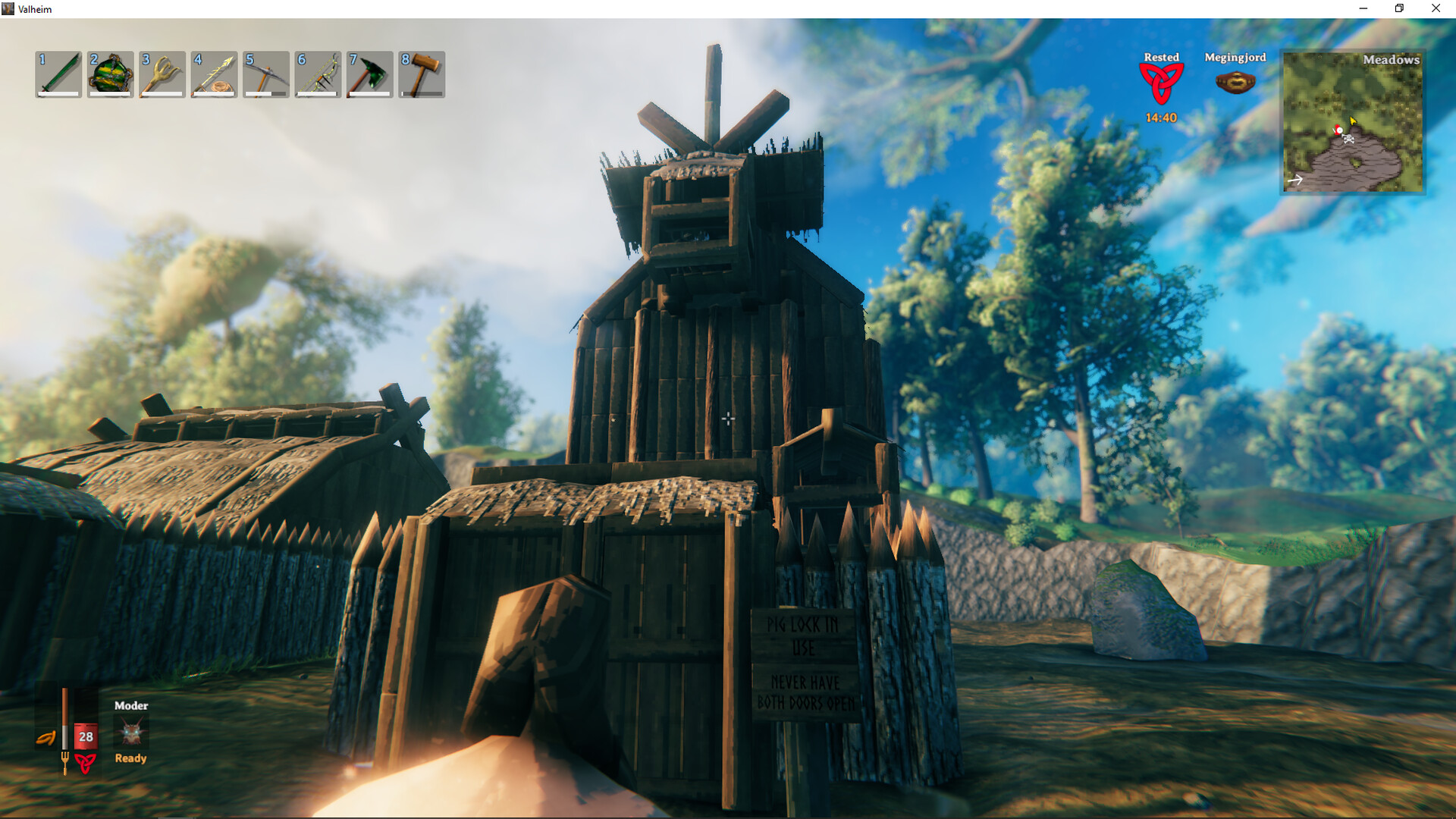Click the Ready label under the Moder power

tap(130, 758)
